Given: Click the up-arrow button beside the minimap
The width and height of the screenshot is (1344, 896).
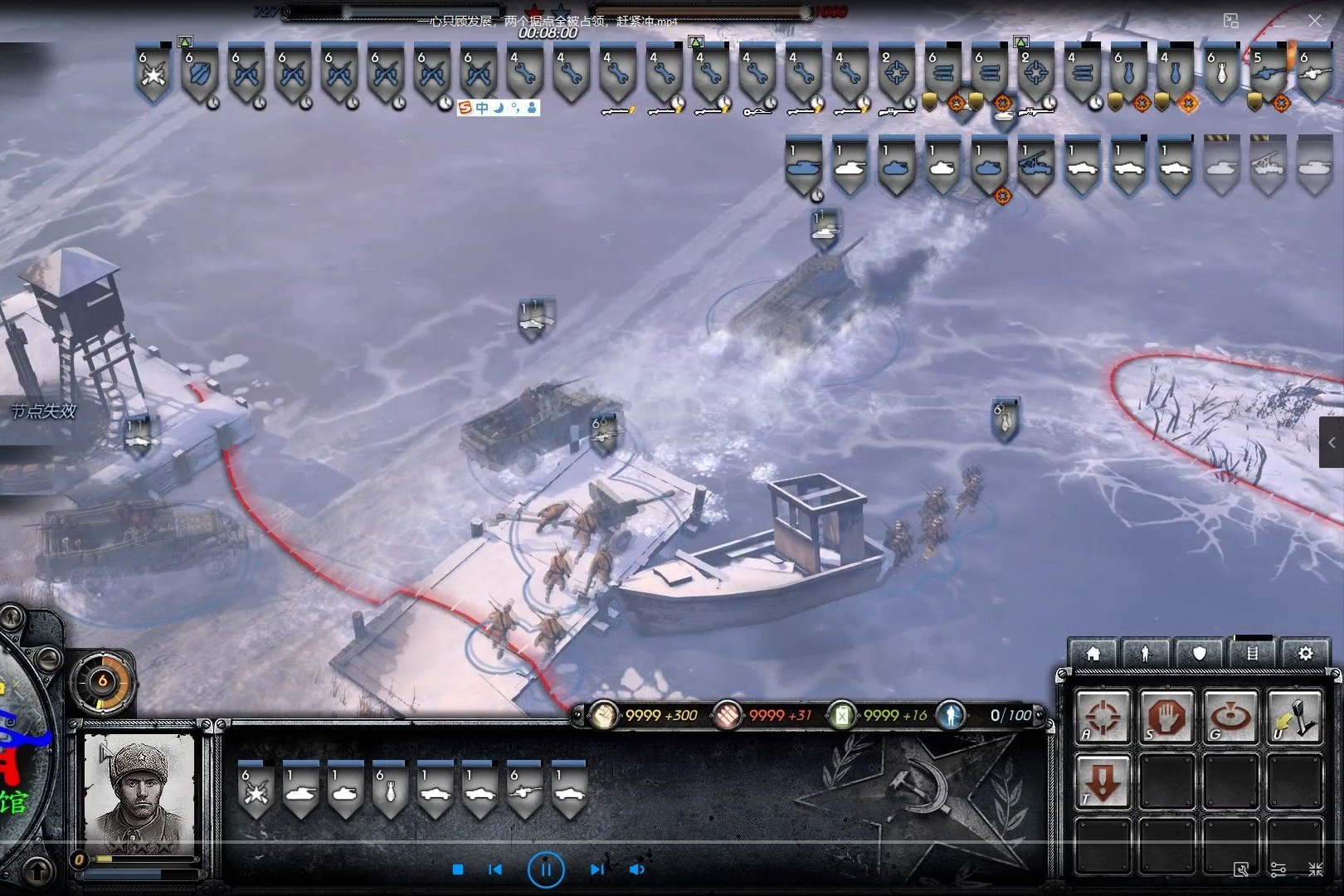Looking at the screenshot, I should pyautogui.click(x=37, y=871).
